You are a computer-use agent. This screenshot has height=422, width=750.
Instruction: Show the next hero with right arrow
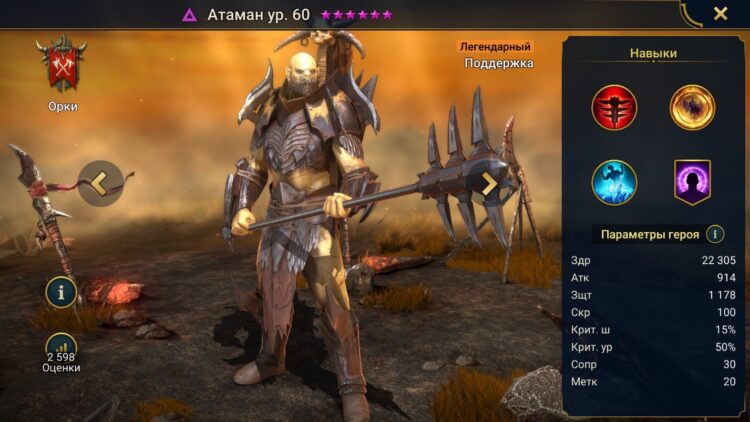[489, 183]
